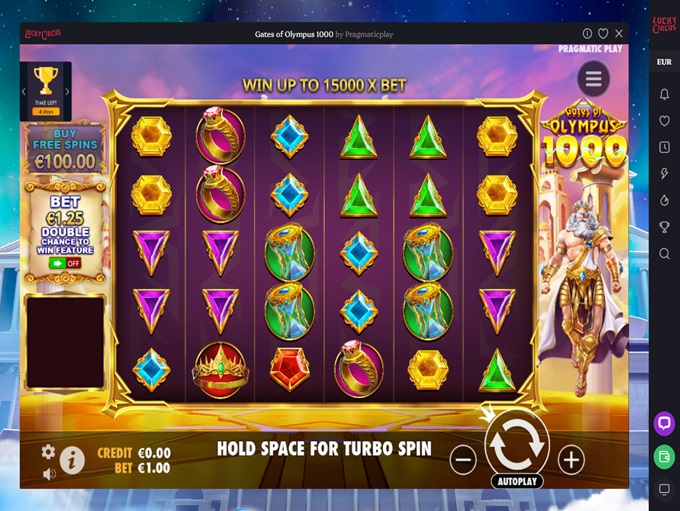The height and width of the screenshot is (511, 680).
Task: Increase the bet with the plus button
Action: [571, 460]
